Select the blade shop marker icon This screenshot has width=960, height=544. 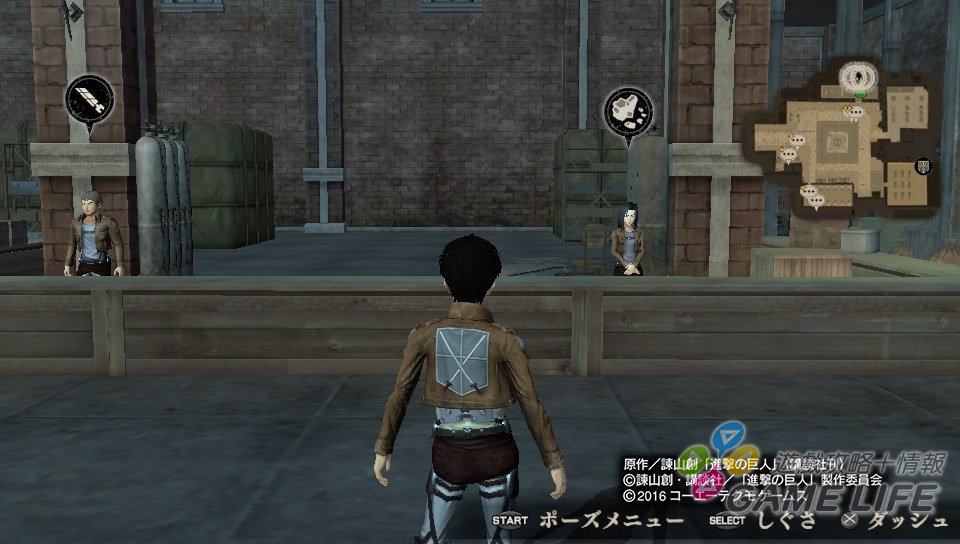click(x=90, y=102)
